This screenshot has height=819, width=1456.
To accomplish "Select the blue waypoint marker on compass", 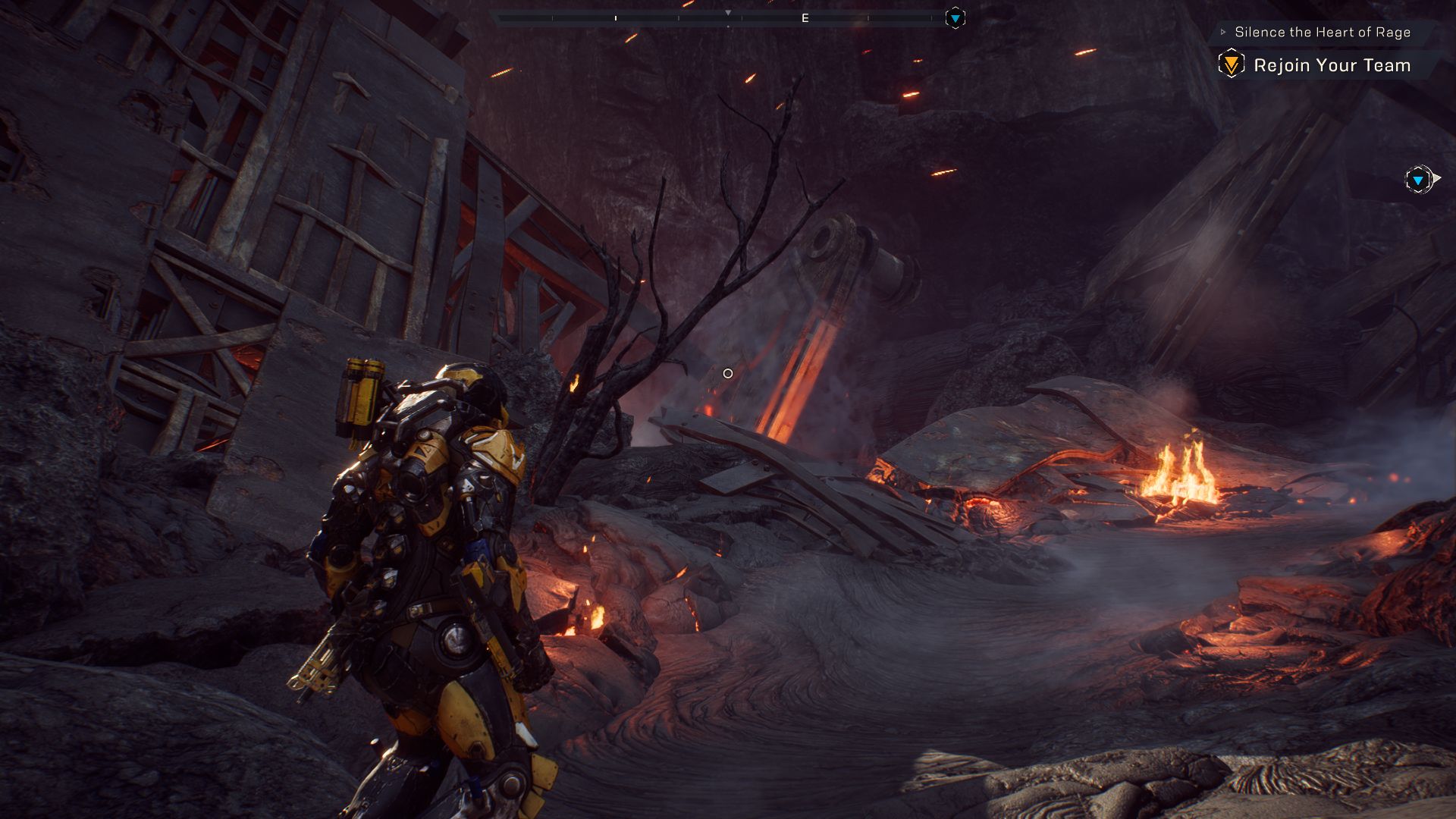I will coord(955,18).
